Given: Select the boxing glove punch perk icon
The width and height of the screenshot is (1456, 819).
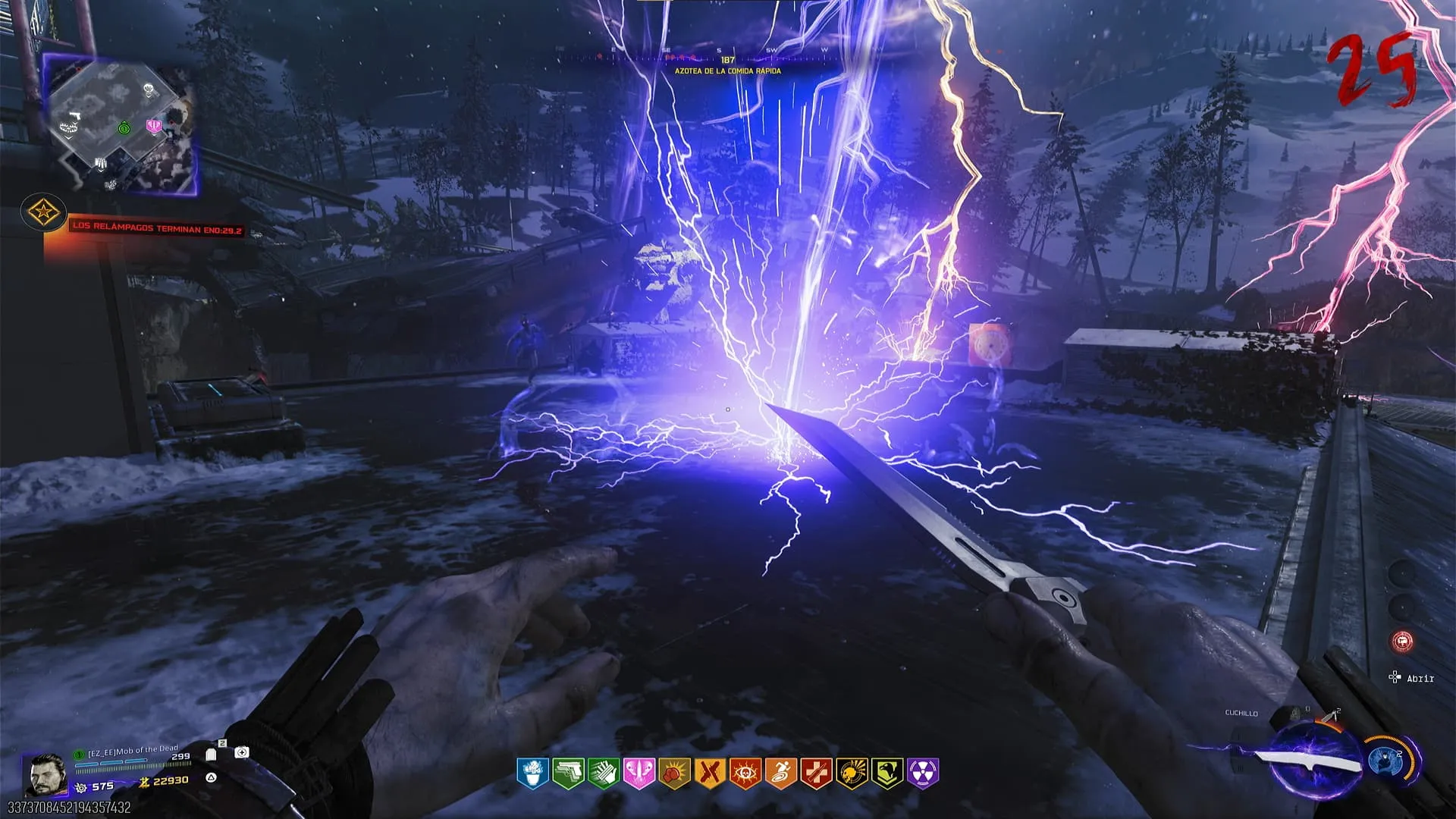Looking at the screenshot, I should (674, 773).
